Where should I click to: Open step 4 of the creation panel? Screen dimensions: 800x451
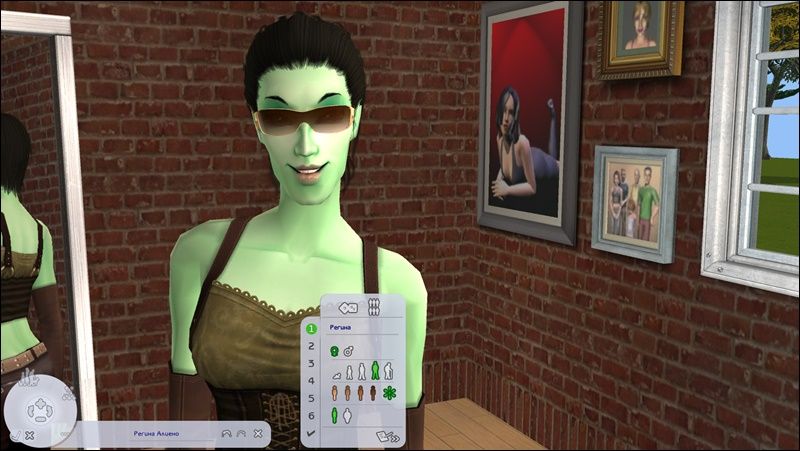(x=311, y=380)
